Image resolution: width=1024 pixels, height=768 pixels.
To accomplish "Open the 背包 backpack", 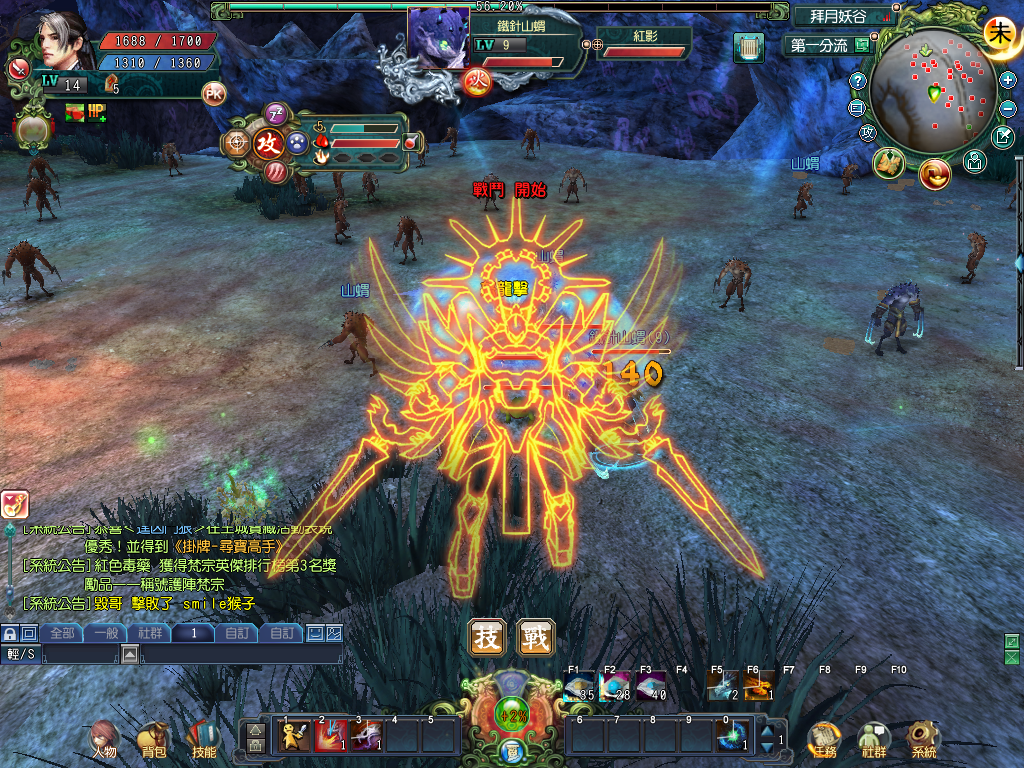I will pos(153,740).
